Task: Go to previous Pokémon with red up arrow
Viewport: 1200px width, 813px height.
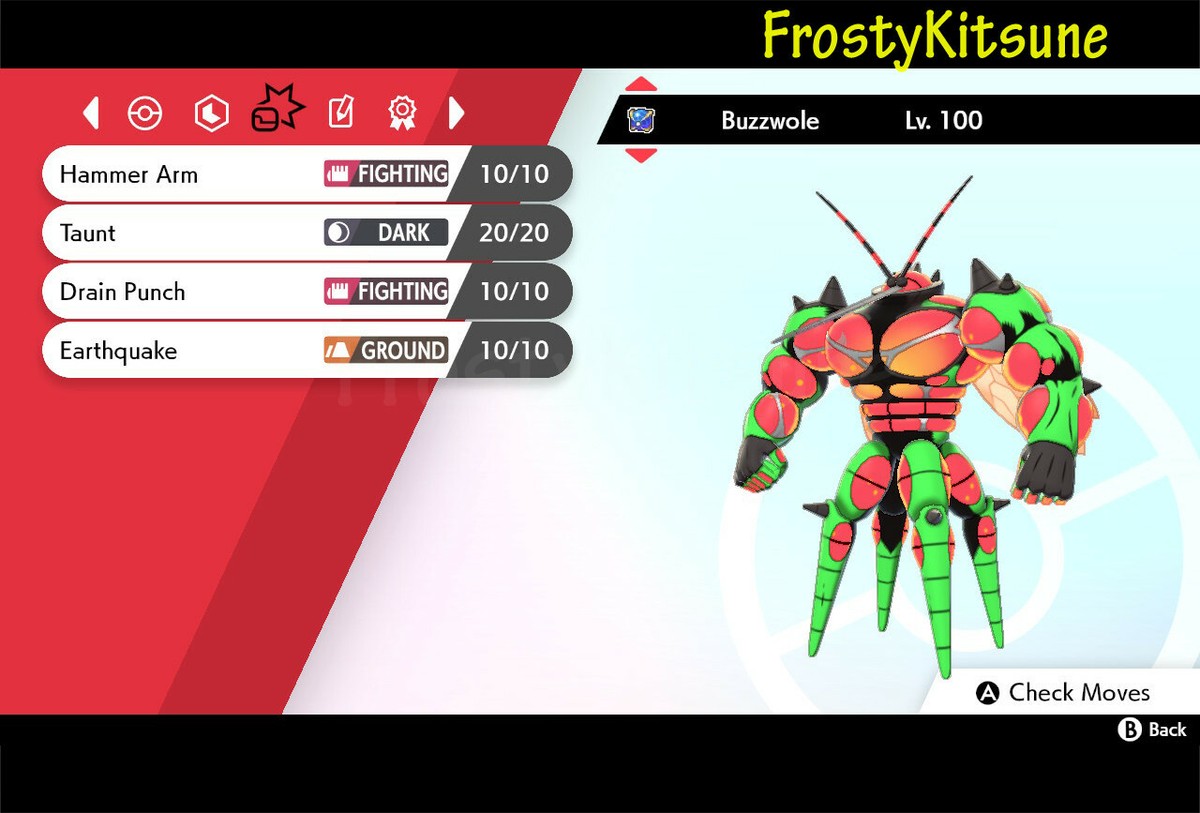Action: click(x=641, y=85)
